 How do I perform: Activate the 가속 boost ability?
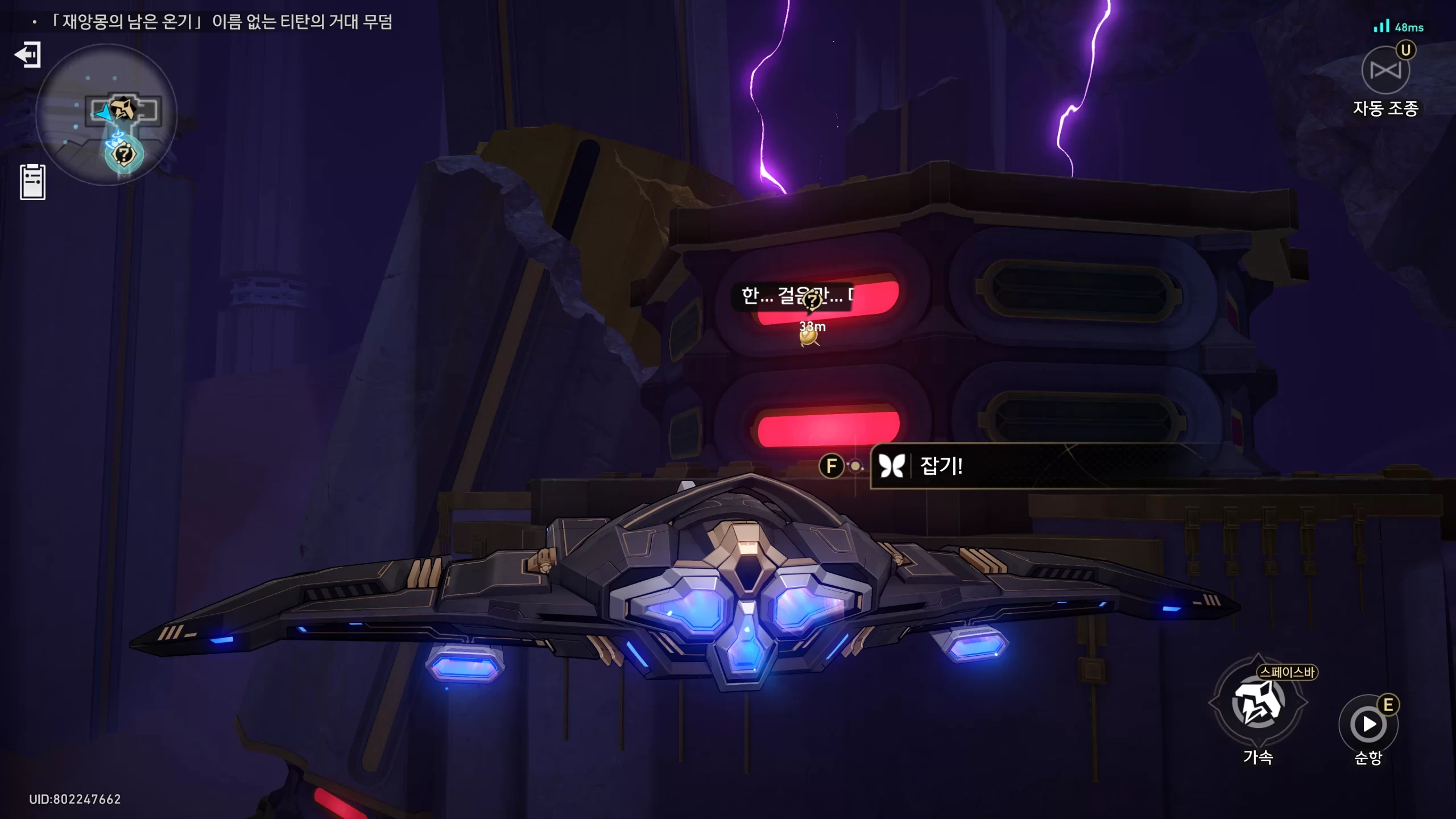[x=1258, y=703]
